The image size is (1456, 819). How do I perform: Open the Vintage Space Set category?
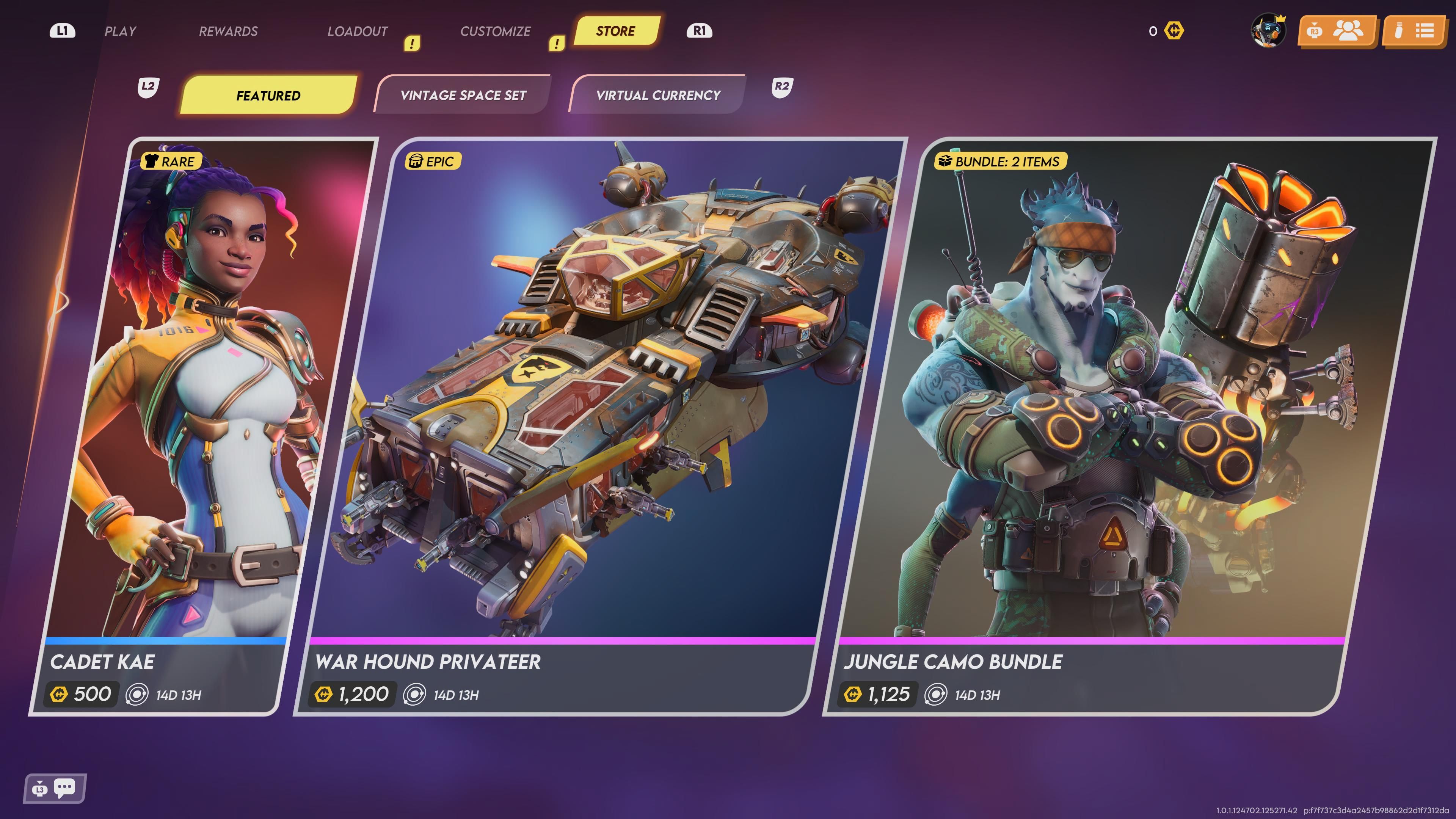coord(463,96)
